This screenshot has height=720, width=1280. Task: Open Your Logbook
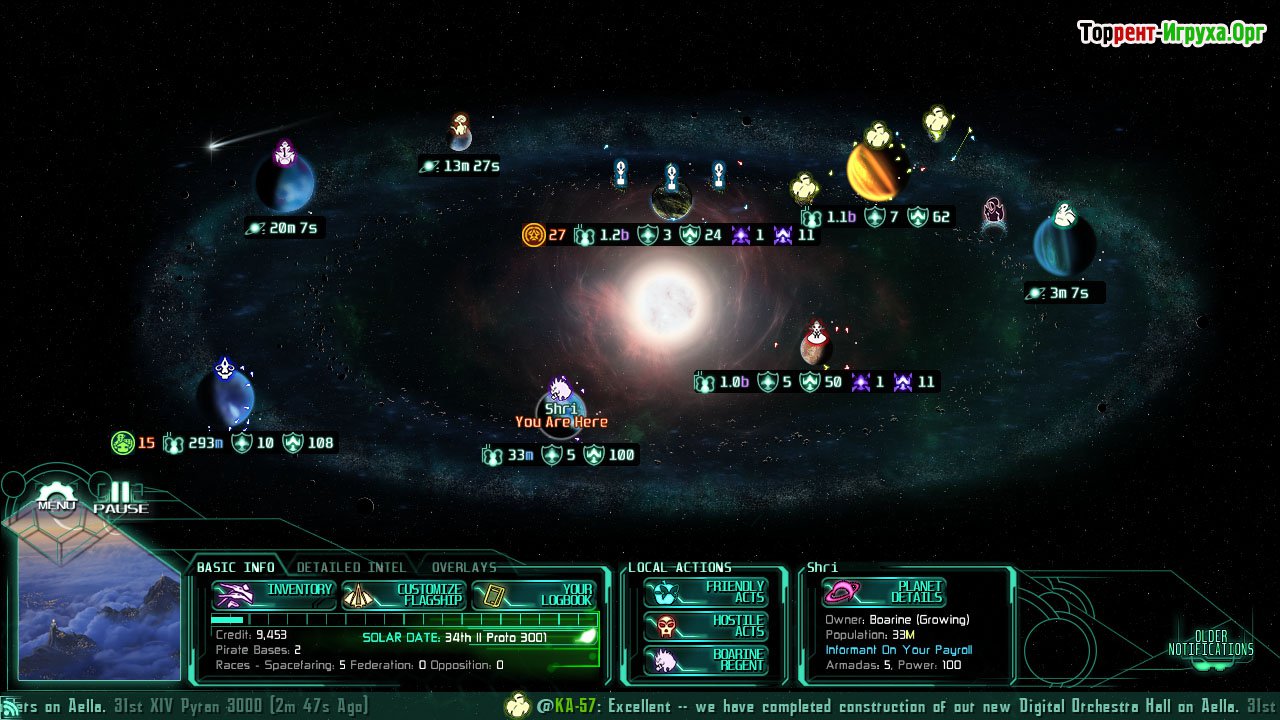[x=534, y=595]
